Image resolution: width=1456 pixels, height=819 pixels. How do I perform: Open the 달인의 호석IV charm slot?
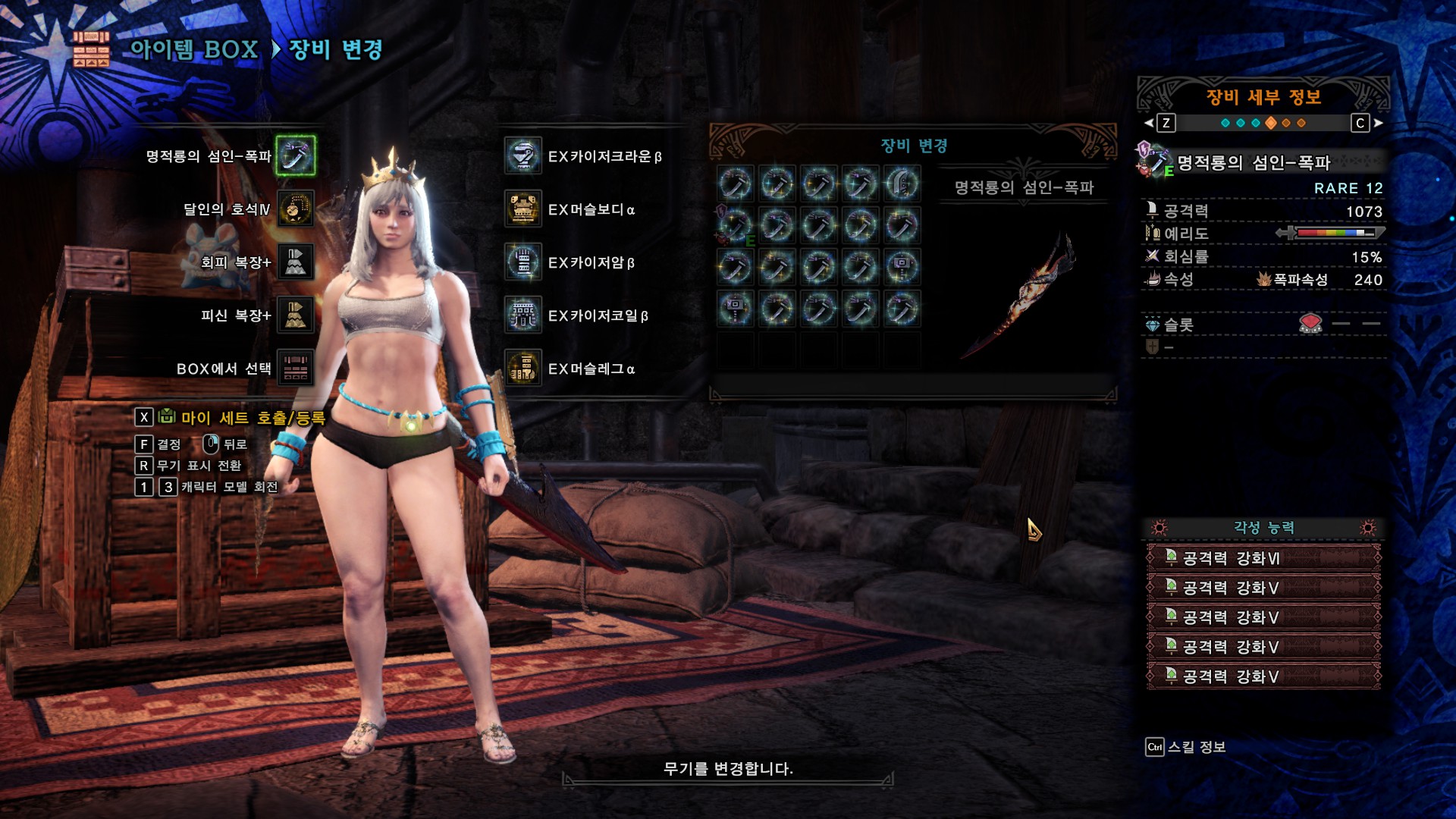[x=295, y=209]
